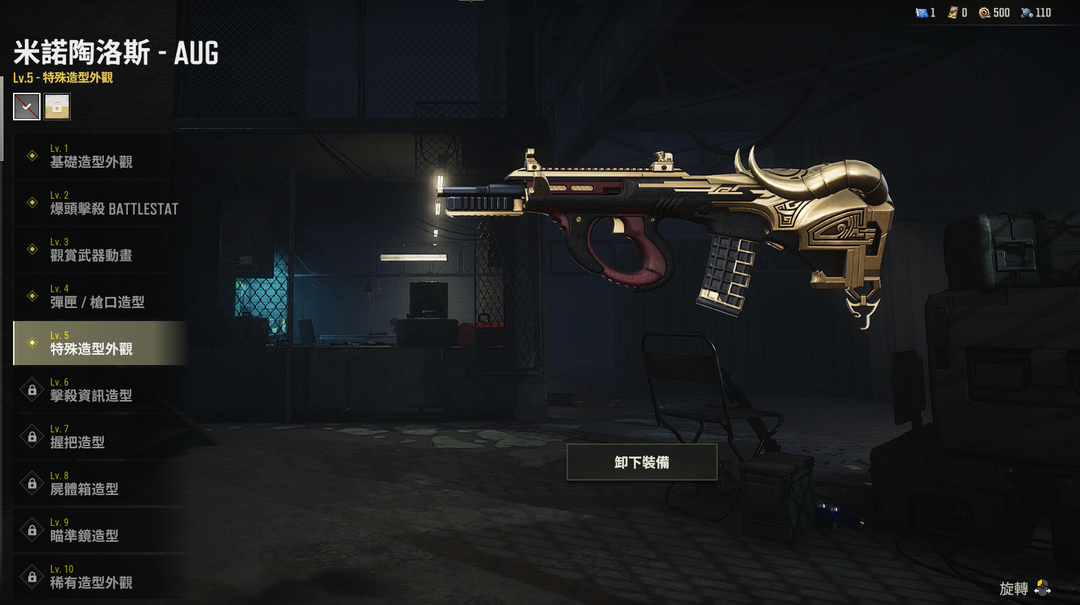Select the gold weapon variant thumbnail

coord(57,106)
